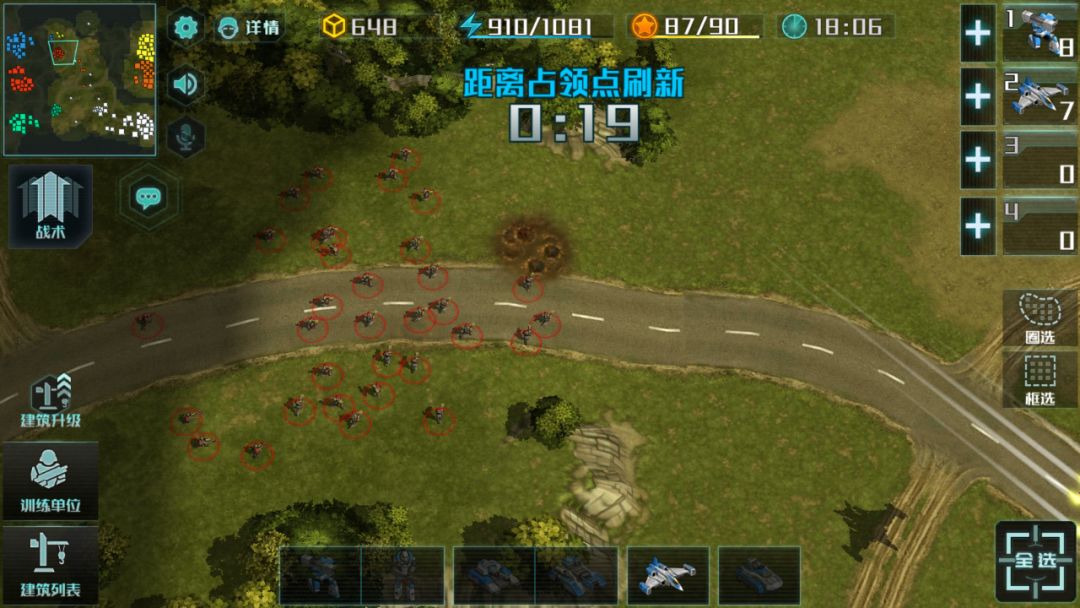The height and width of the screenshot is (608, 1080).
Task: Open the 战术 tactics panel
Action: pyautogui.click(x=50, y=206)
